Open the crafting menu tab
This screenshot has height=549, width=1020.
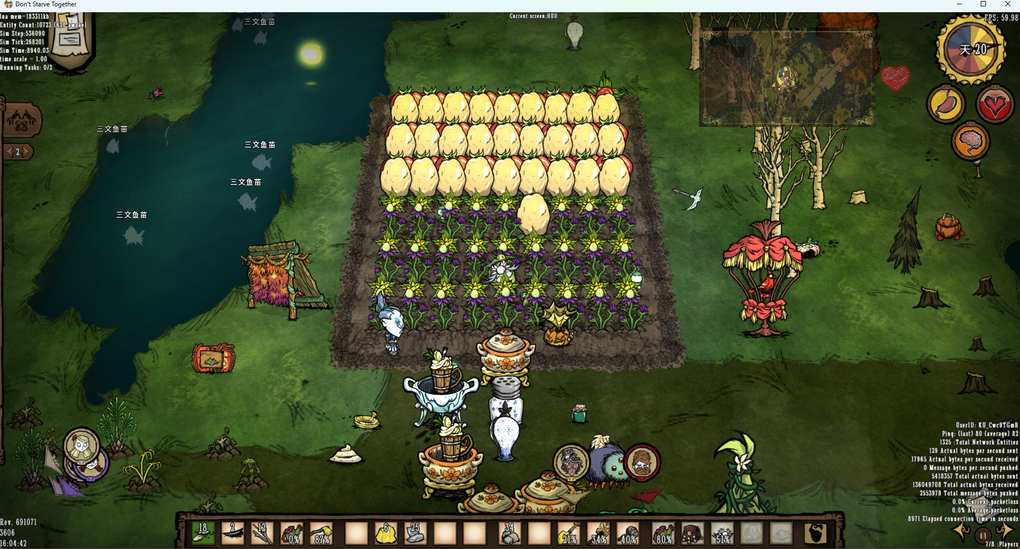21,120
